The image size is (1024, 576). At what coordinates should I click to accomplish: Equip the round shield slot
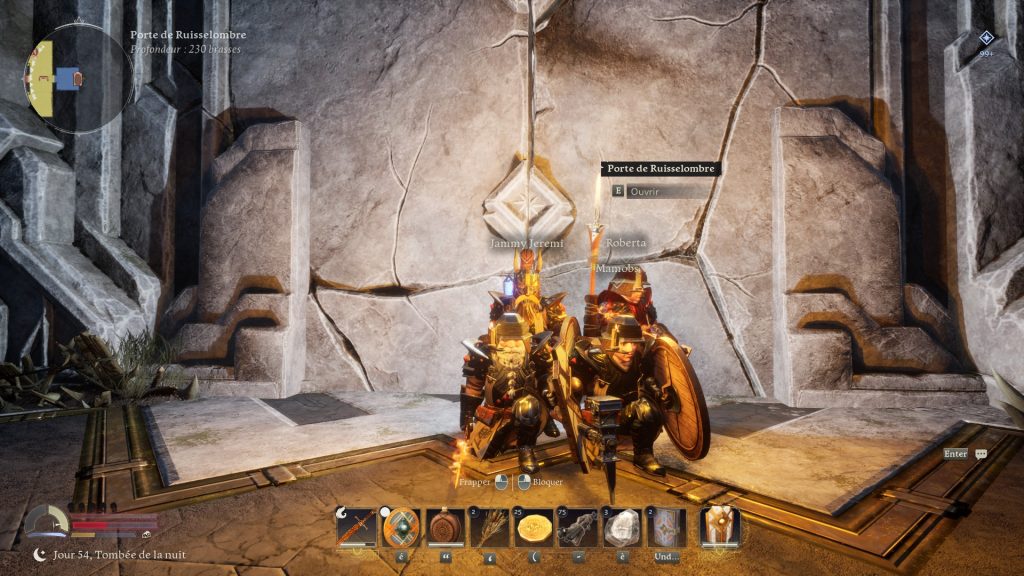coord(401,527)
